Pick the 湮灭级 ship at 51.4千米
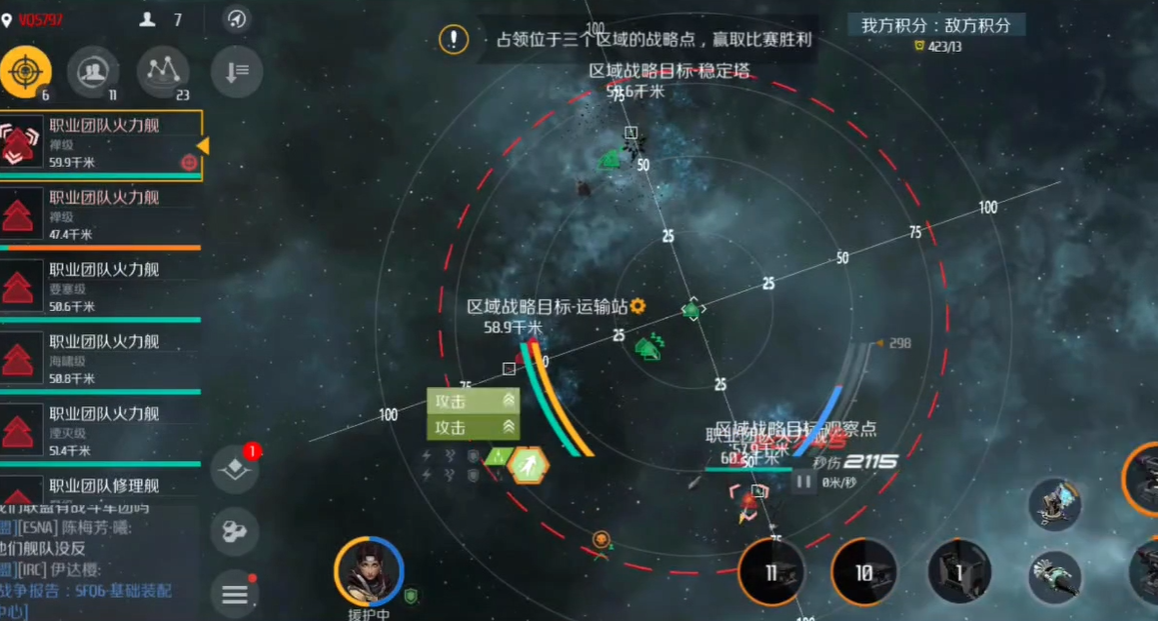Screen dimensions: 1158x621 [x=100, y=431]
